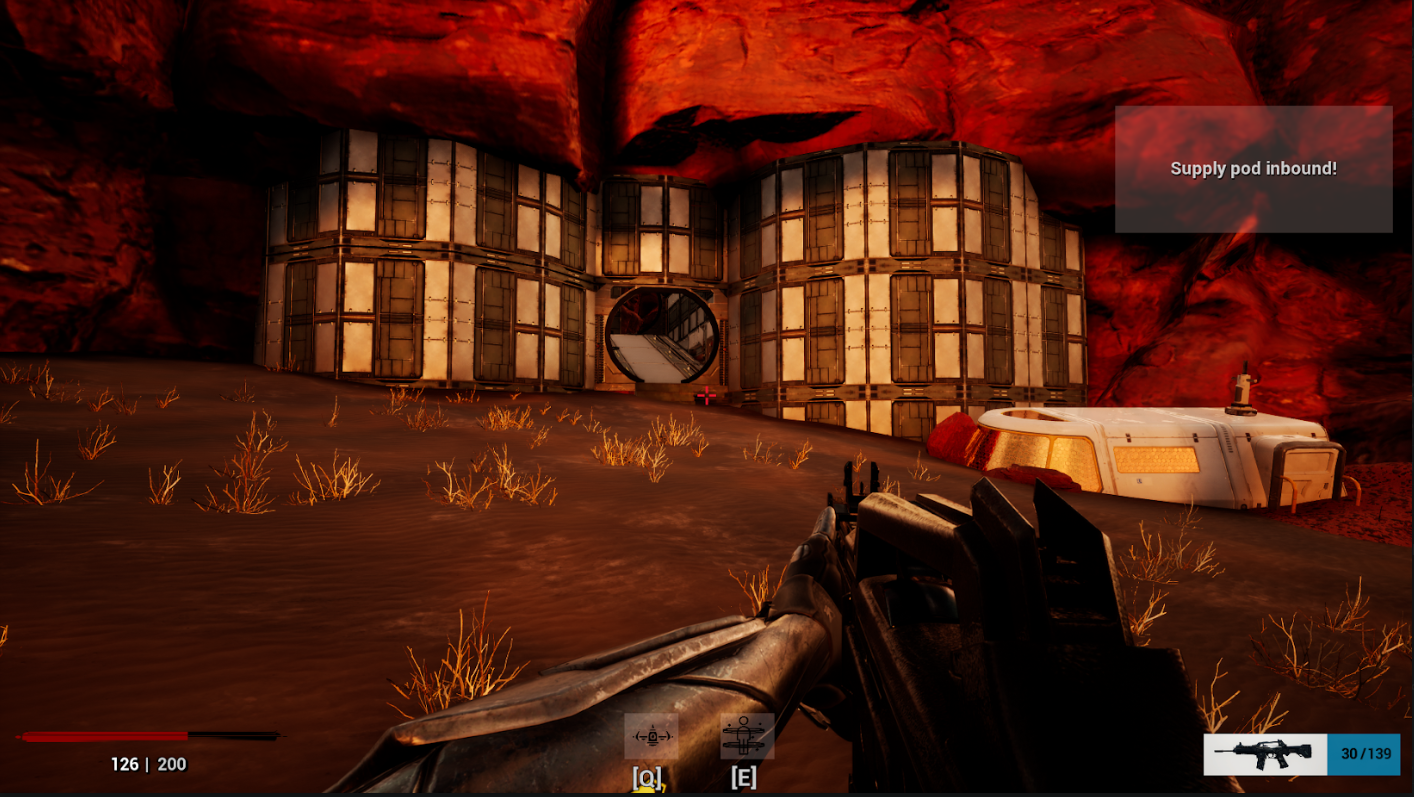
Task: Select the assault rifle weapon icon
Action: [x=1264, y=754]
